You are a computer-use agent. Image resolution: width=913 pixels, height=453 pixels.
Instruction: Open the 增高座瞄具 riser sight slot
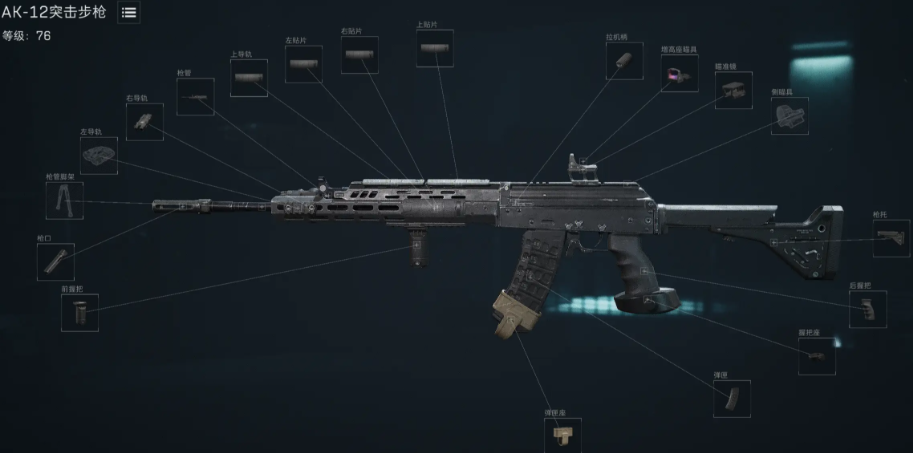(680, 73)
